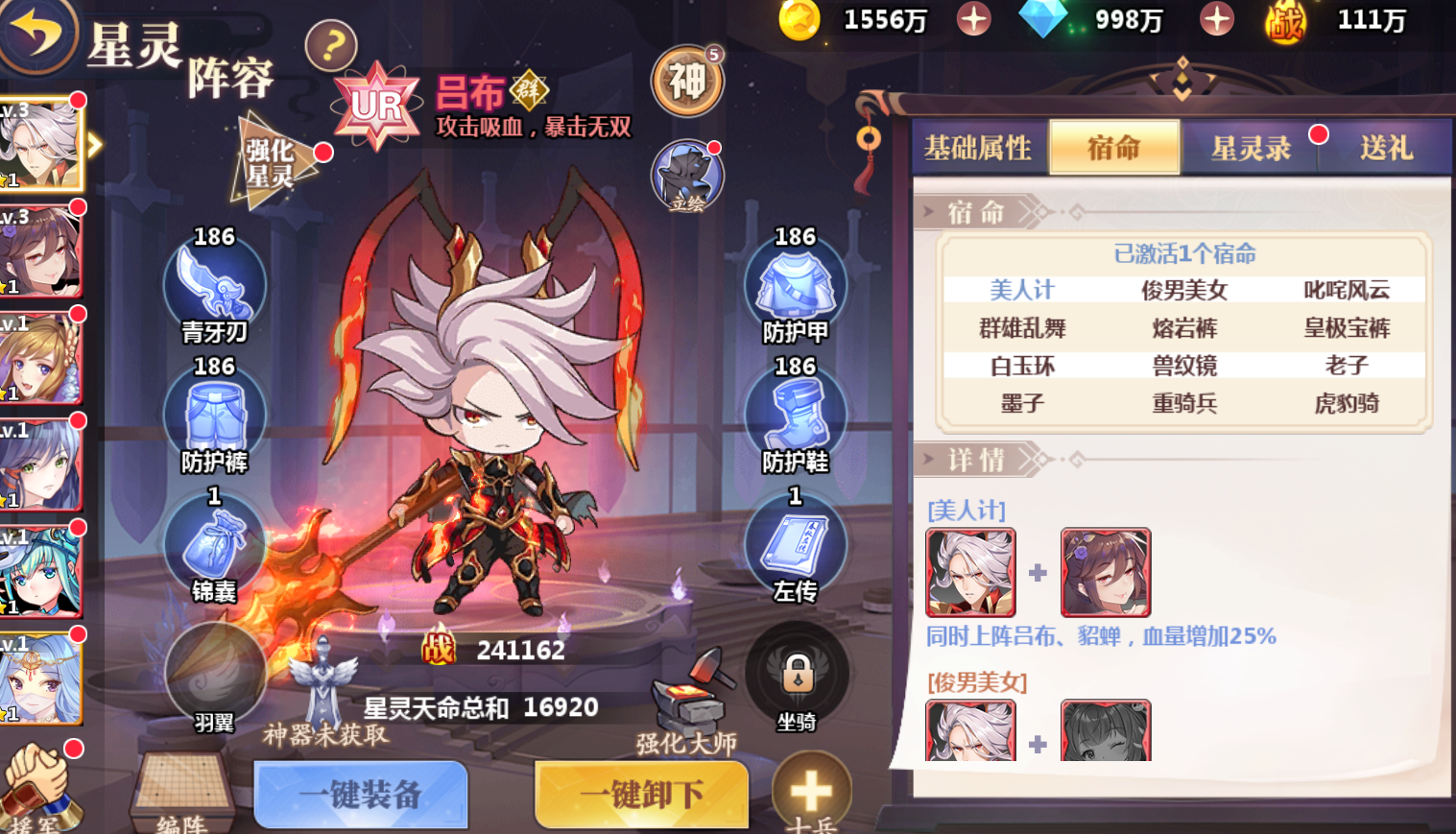Click the 神 icon with badge 5
The image size is (1456, 834).
coord(685,82)
